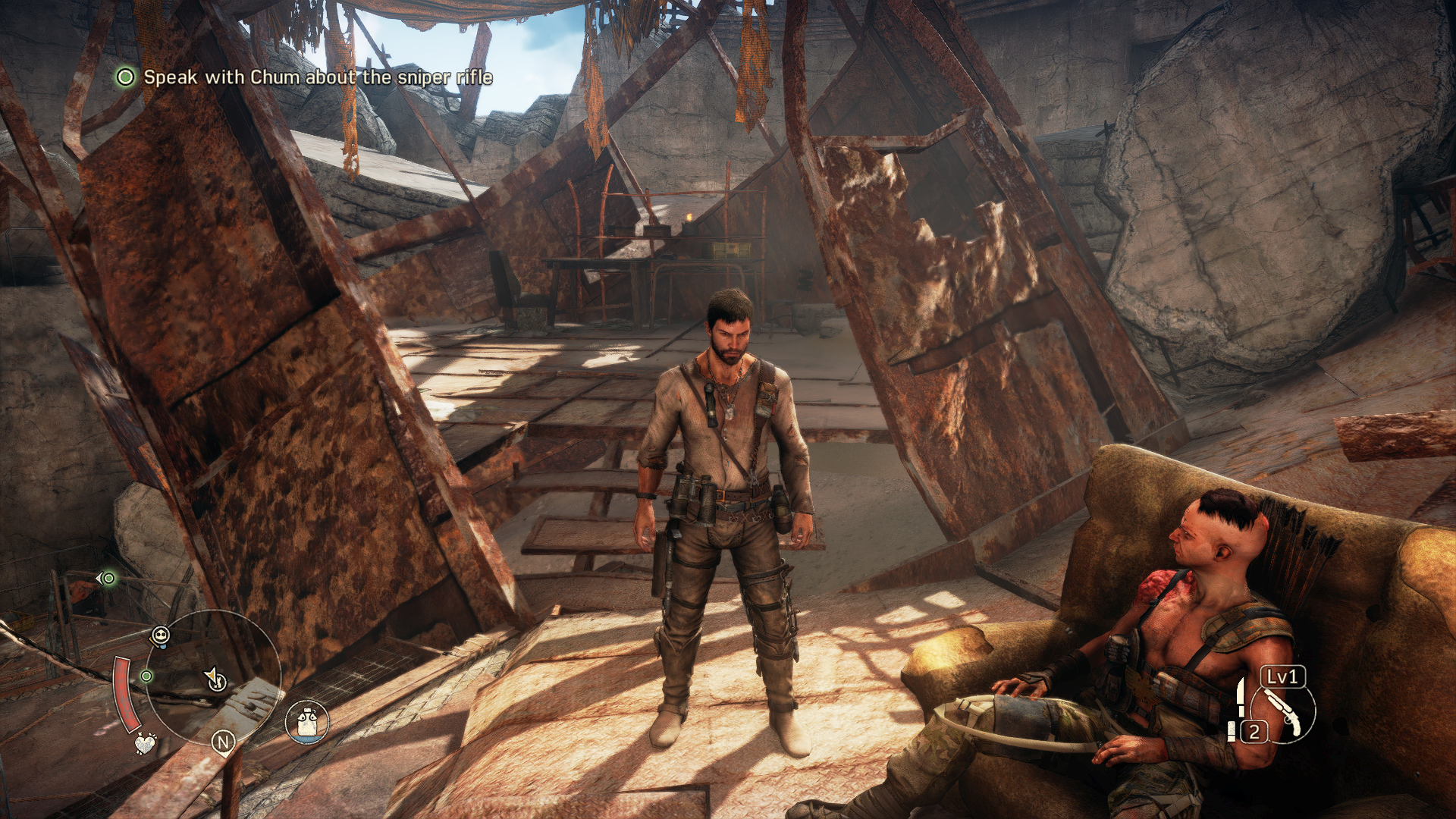Click the skull-face marker on minimap edge

pos(160,635)
